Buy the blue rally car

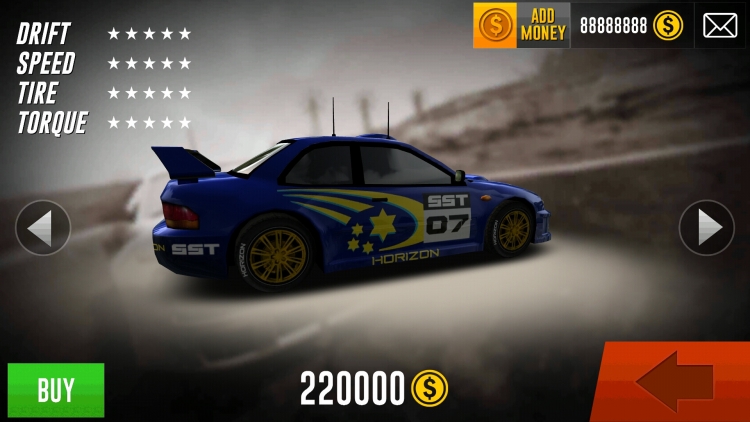pyautogui.click(x=56, y=390)
